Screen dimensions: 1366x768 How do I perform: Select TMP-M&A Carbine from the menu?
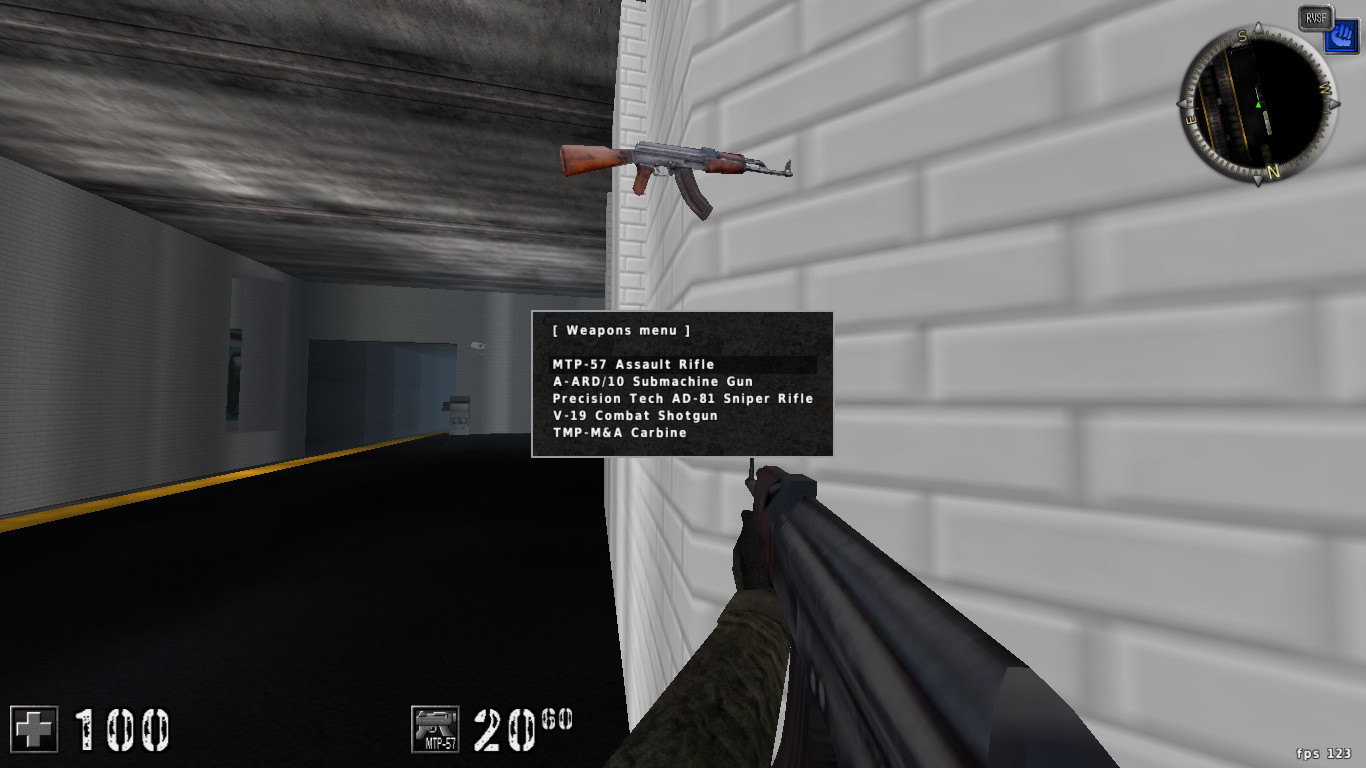(x=620, y=432)
